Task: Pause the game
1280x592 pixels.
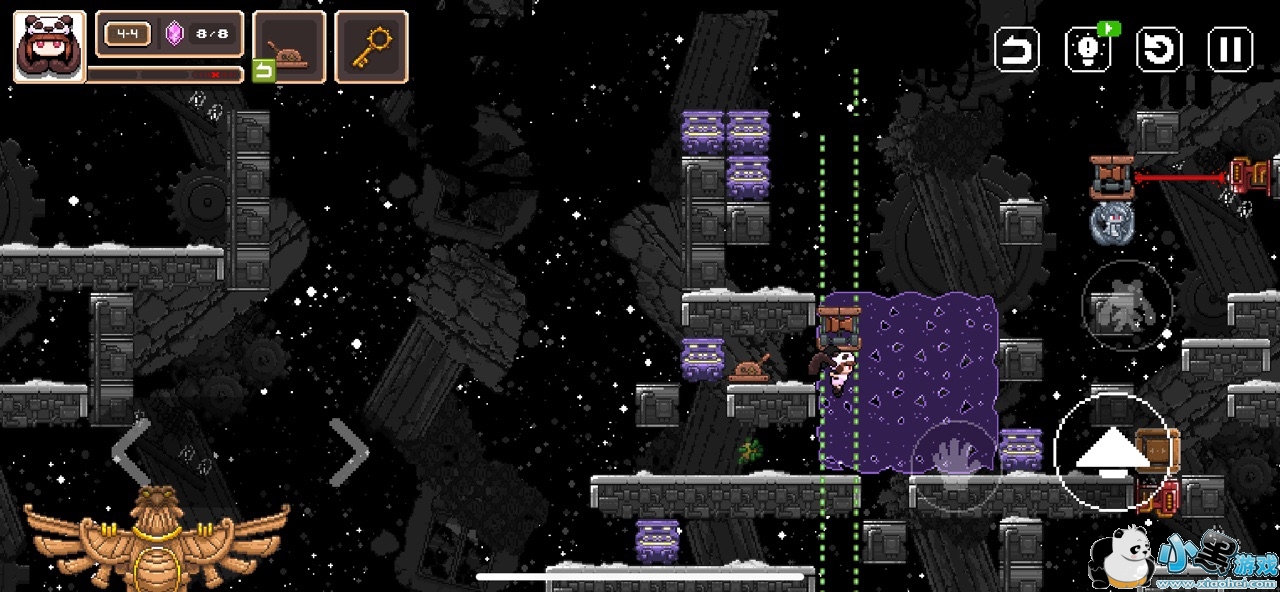Action: click(x=1230, y=49)
